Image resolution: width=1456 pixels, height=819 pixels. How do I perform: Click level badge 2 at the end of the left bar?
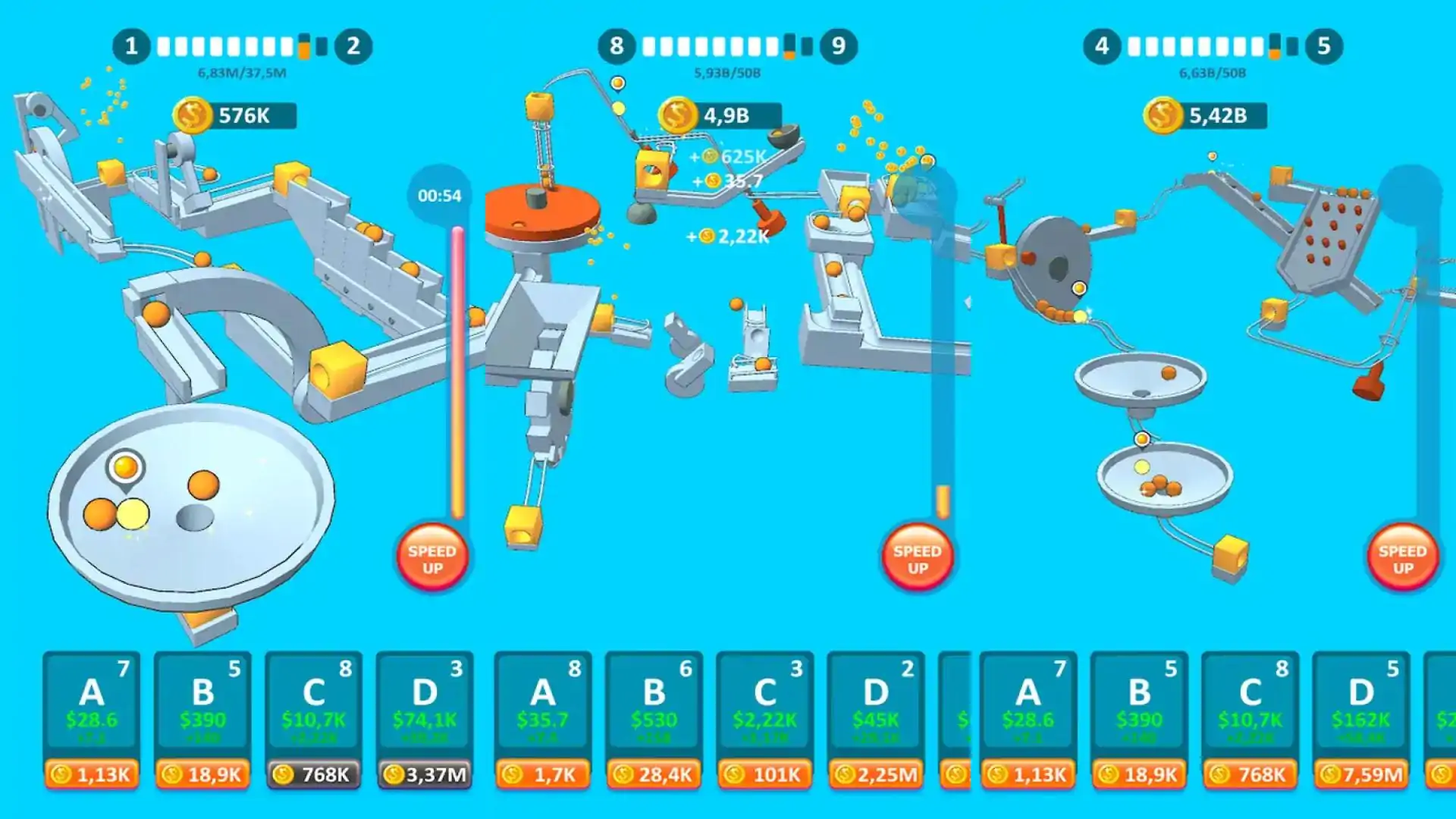coord(352,45)
